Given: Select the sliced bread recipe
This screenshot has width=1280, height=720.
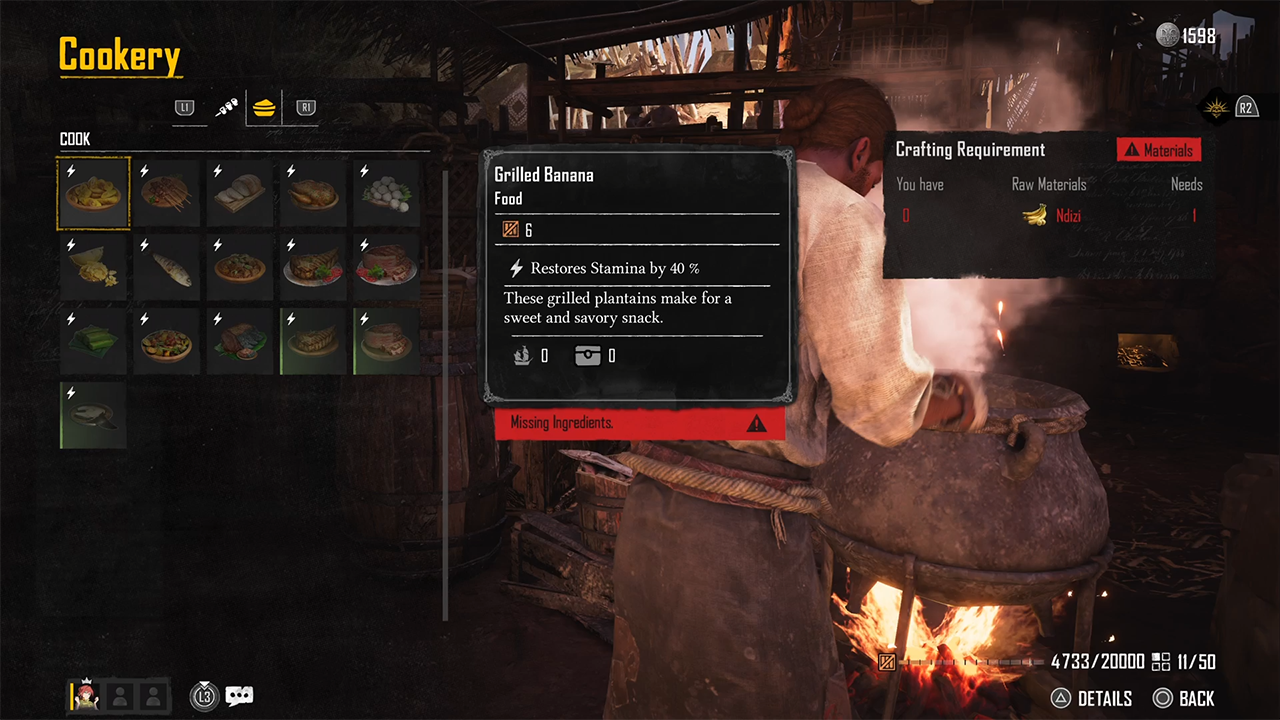Looking at the screenshot, I should [x=240, y=194].
